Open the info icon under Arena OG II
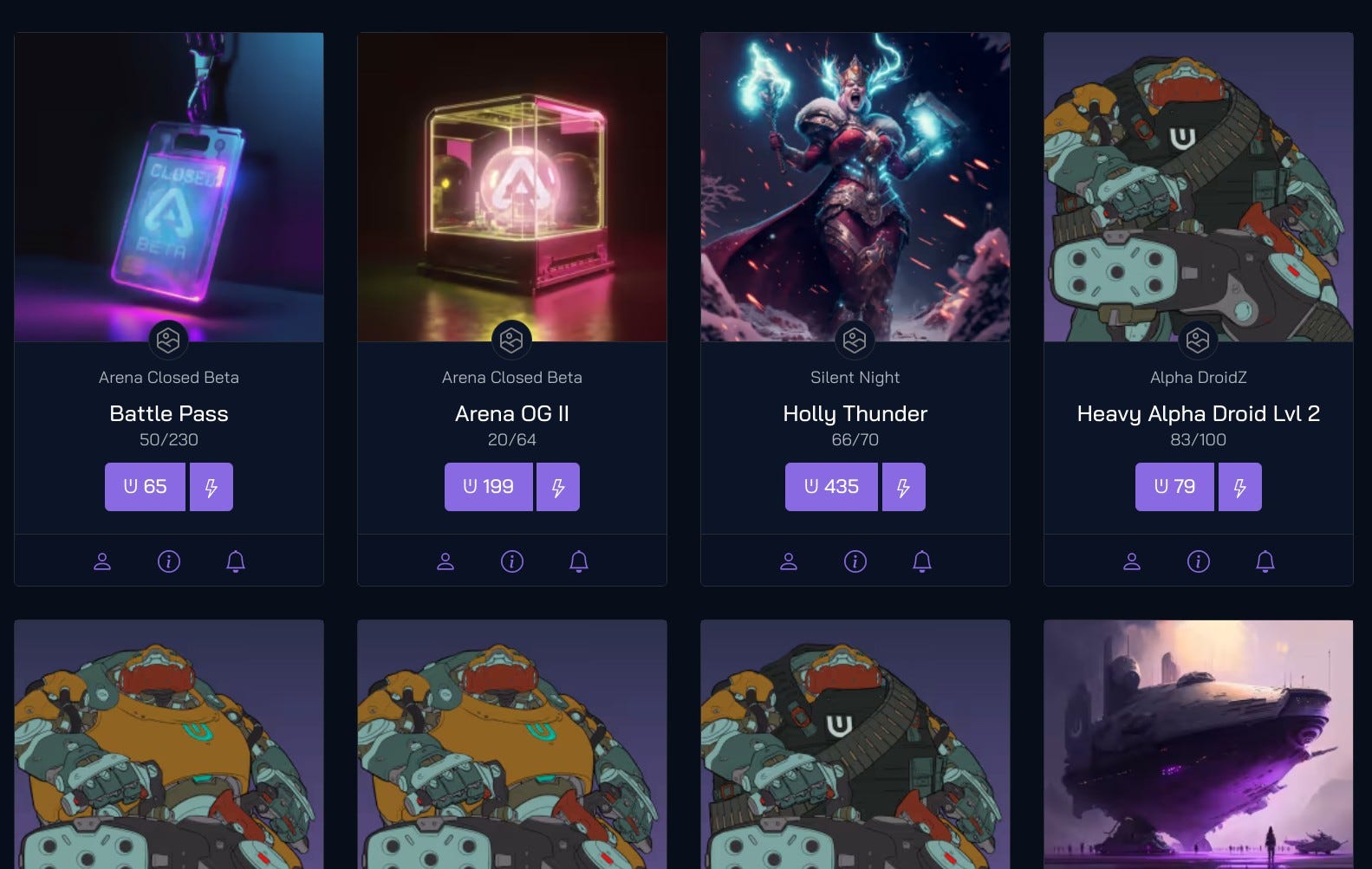Image resolution: width=1372 pixels, height=869 pixels. [511, 561]
